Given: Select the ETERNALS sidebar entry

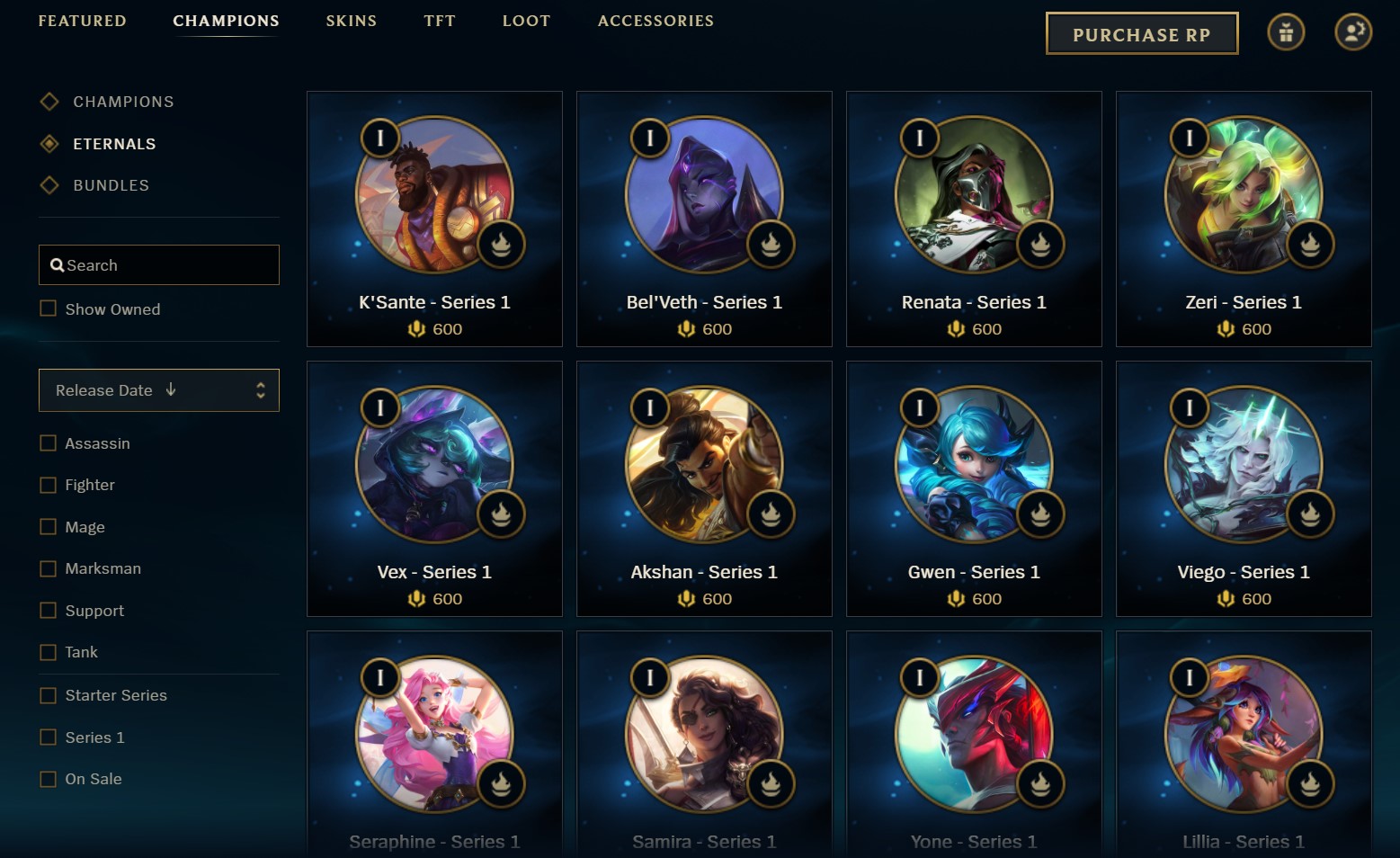Looking at the screenshot, I should 114,143.
